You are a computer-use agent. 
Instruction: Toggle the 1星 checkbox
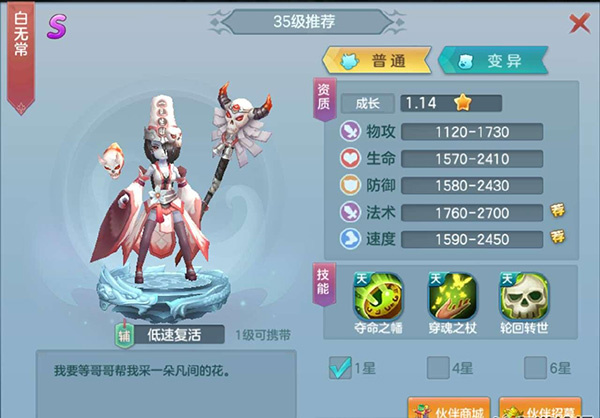point(341,368)
